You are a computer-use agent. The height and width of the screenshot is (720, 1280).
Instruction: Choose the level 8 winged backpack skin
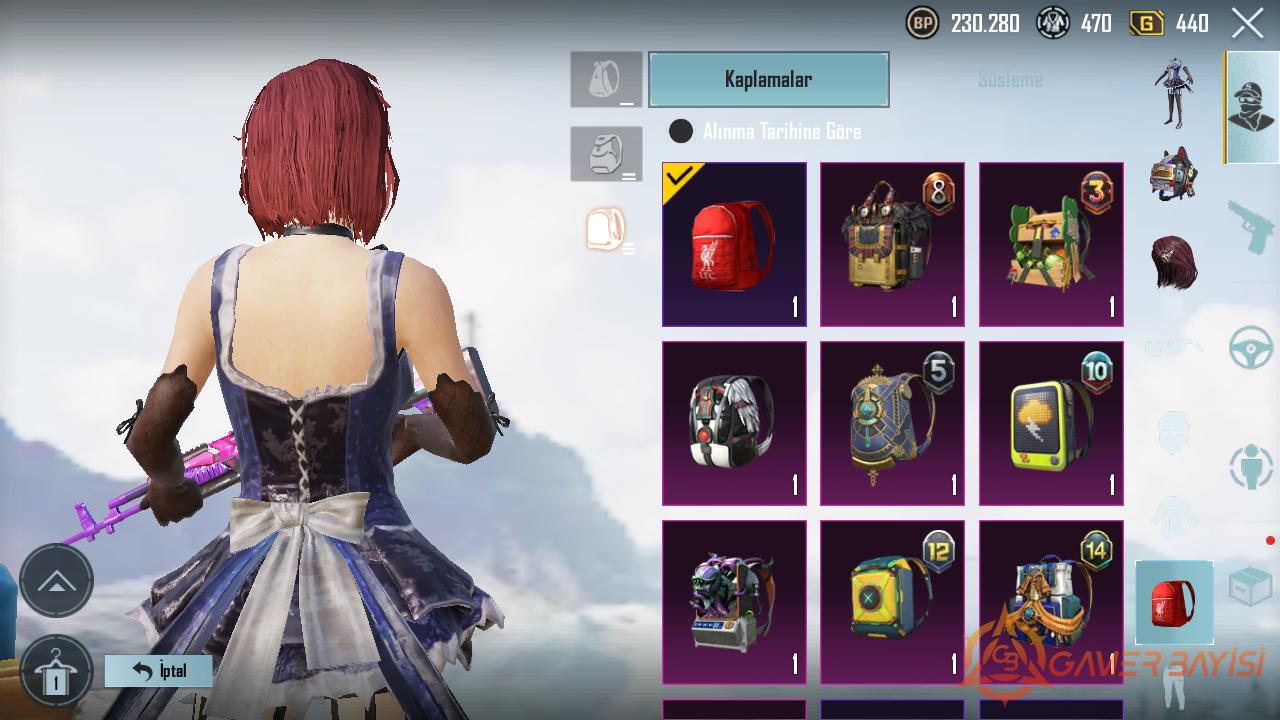(x=892, y=244)
